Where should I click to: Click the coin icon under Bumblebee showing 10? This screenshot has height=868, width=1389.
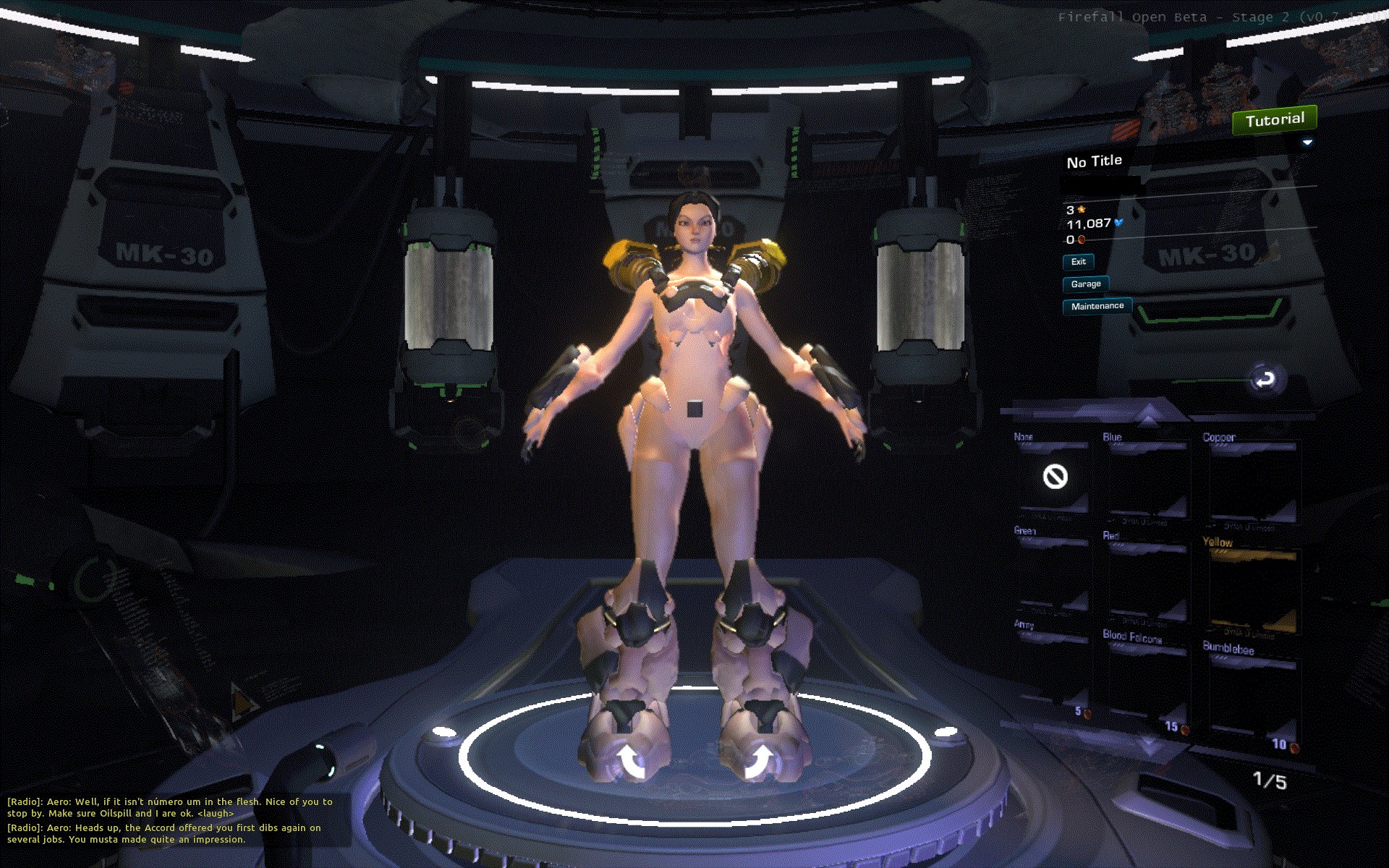pyautogui.click(x=1294, y=746)
